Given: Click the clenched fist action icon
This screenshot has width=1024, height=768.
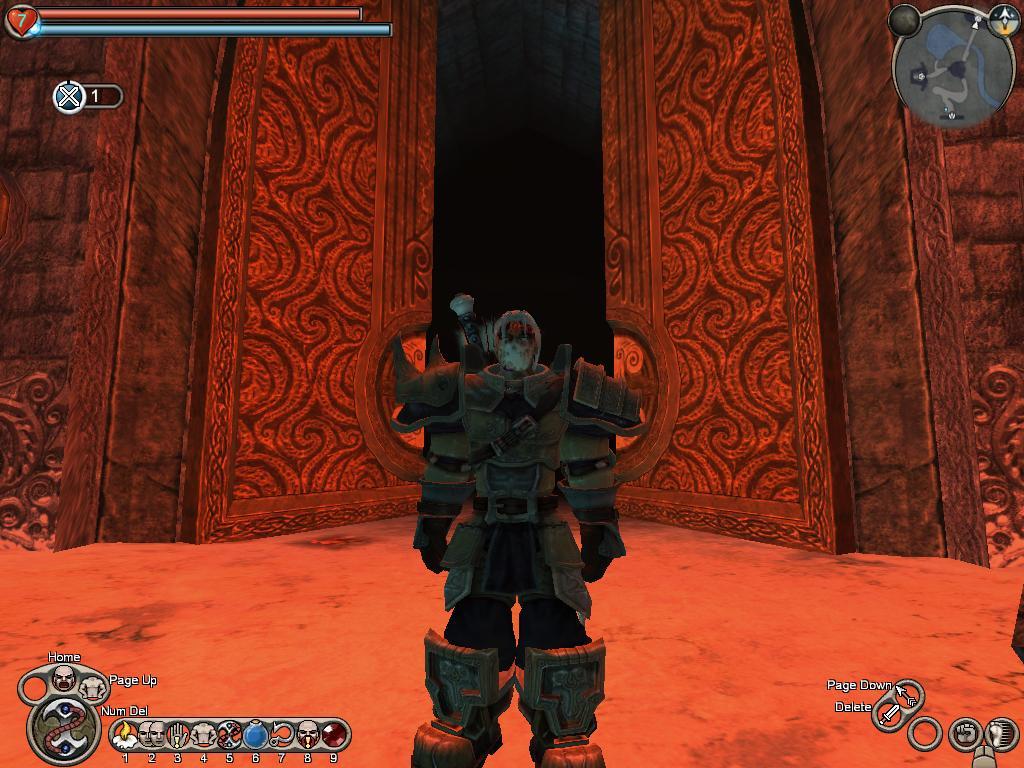Looking at the screenshot, I should click(x=963, y=735).
